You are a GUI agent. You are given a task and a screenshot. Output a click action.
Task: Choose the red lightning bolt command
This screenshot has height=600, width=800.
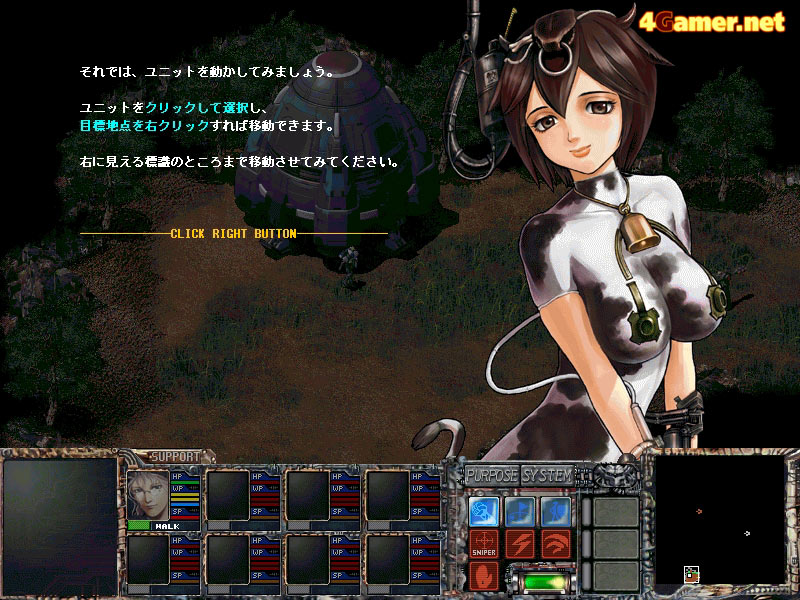pos(520,544)
